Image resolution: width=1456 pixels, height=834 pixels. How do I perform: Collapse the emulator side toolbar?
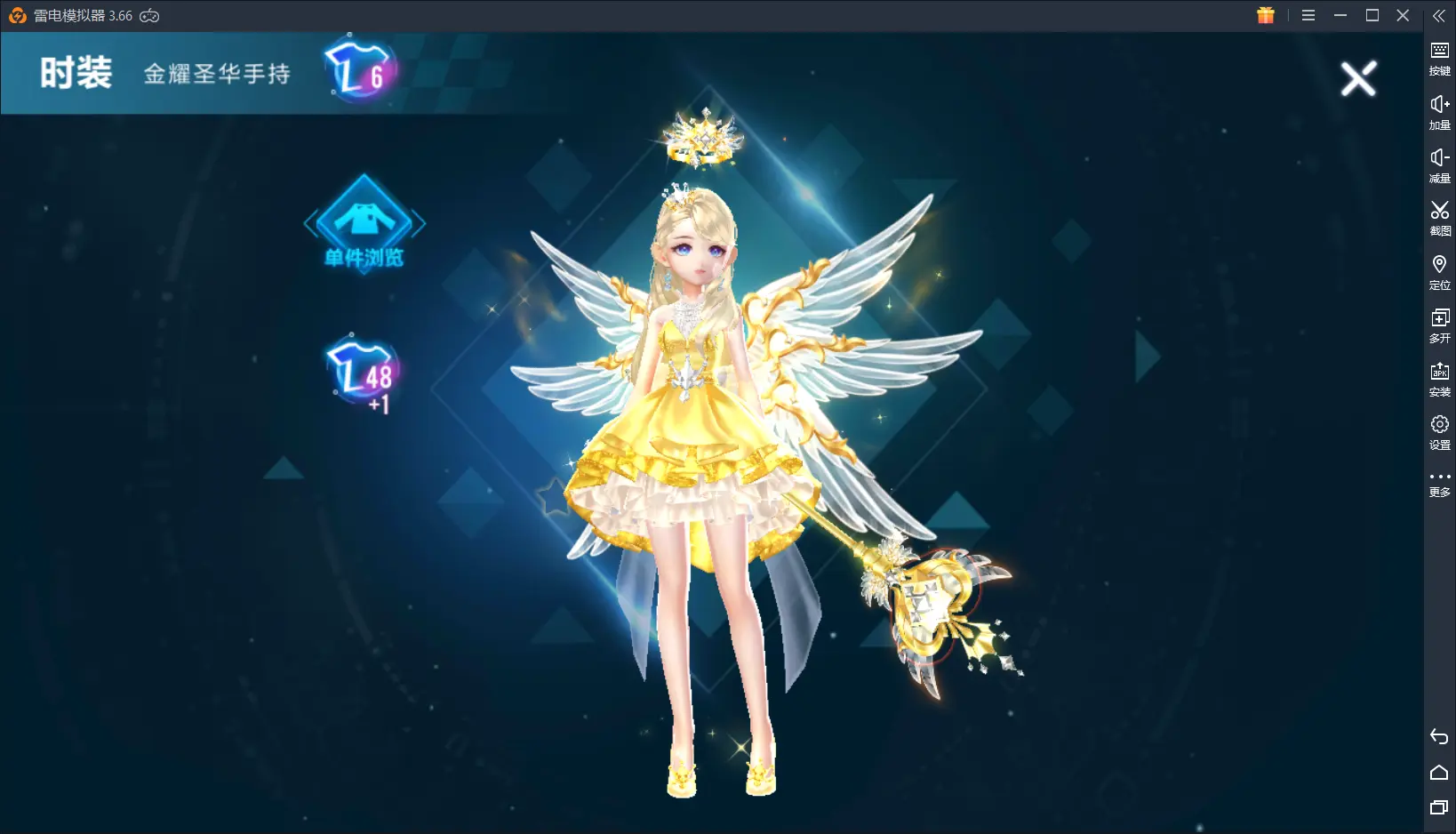tap(1439, 15)
